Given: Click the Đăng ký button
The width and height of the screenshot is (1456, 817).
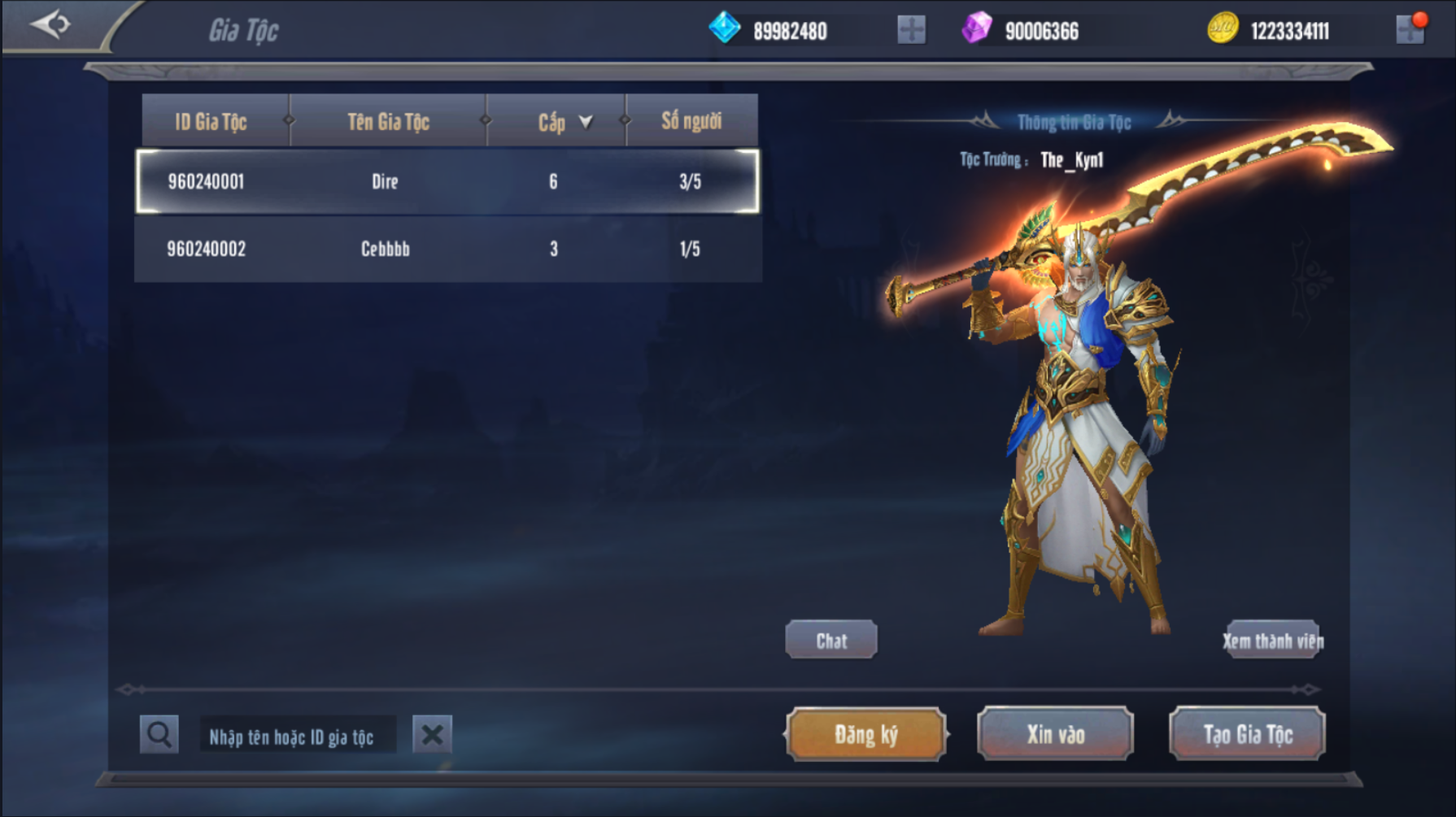Looking at the screenshot, I should [x=866, y=735].
